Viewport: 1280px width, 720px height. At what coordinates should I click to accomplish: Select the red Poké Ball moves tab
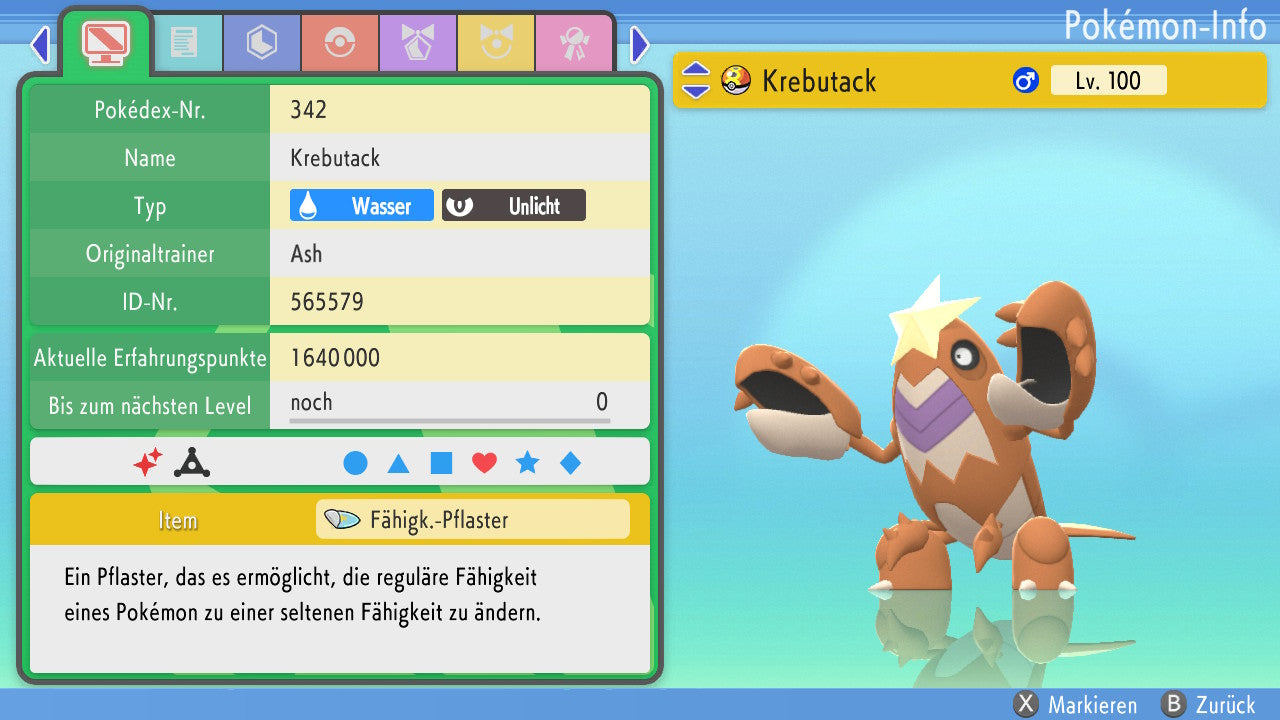(x=340, y=42)
